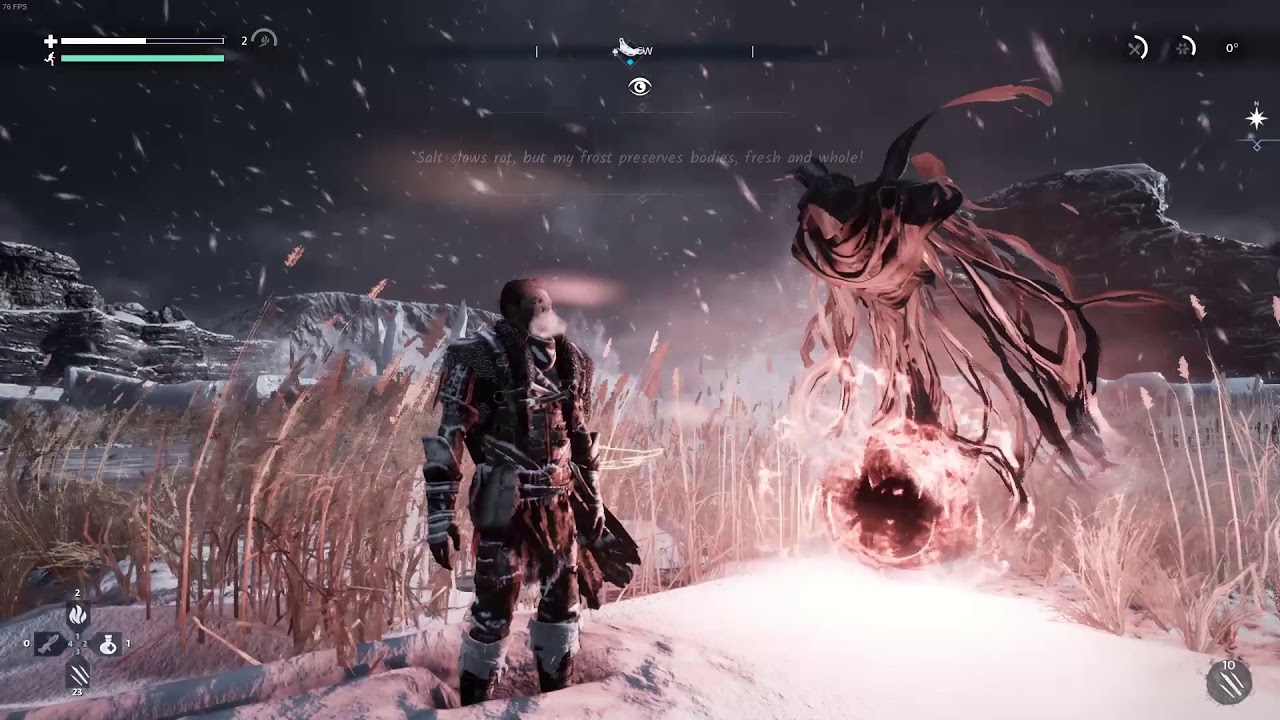Select the arrows icon in slot 3
1280x720 pixels.
(x=78, y=675)
